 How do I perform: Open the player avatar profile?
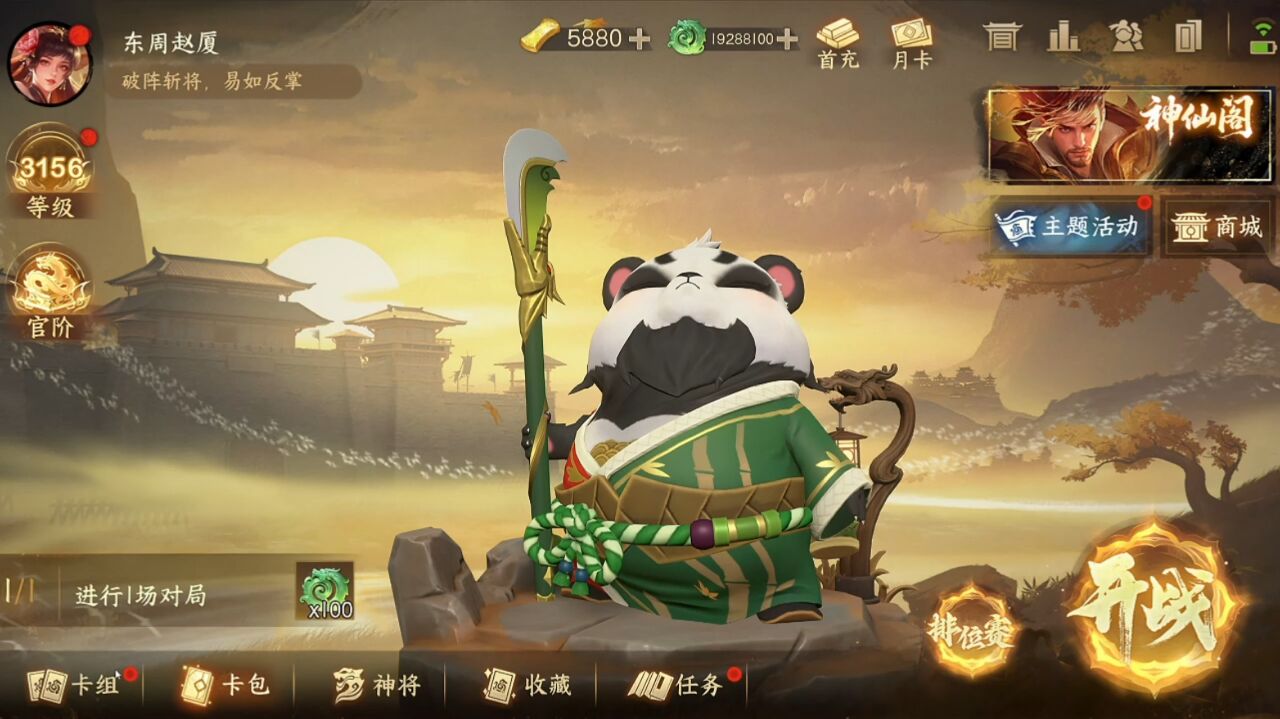click(x=50, y=63)
